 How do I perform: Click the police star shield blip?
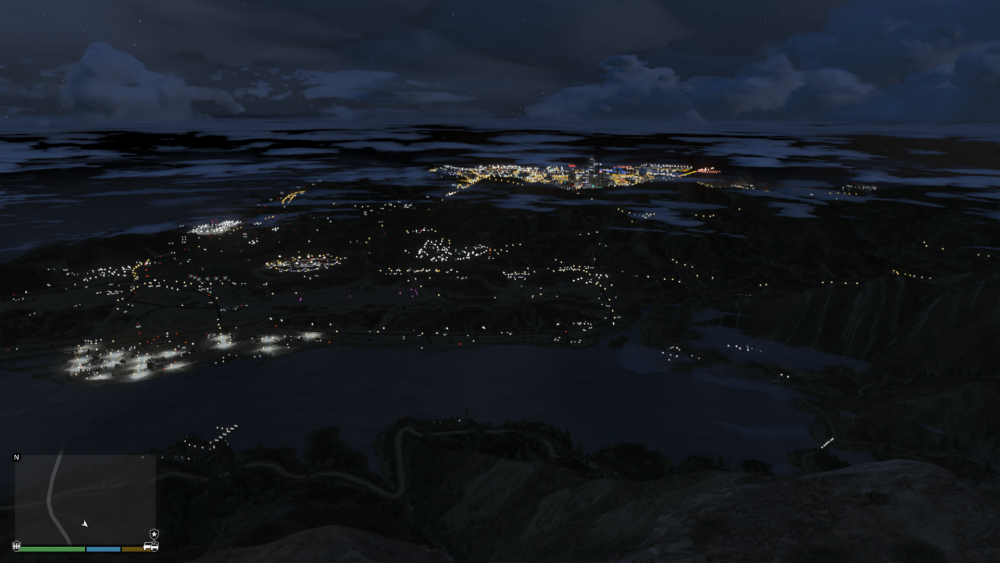tap(153, 534)
